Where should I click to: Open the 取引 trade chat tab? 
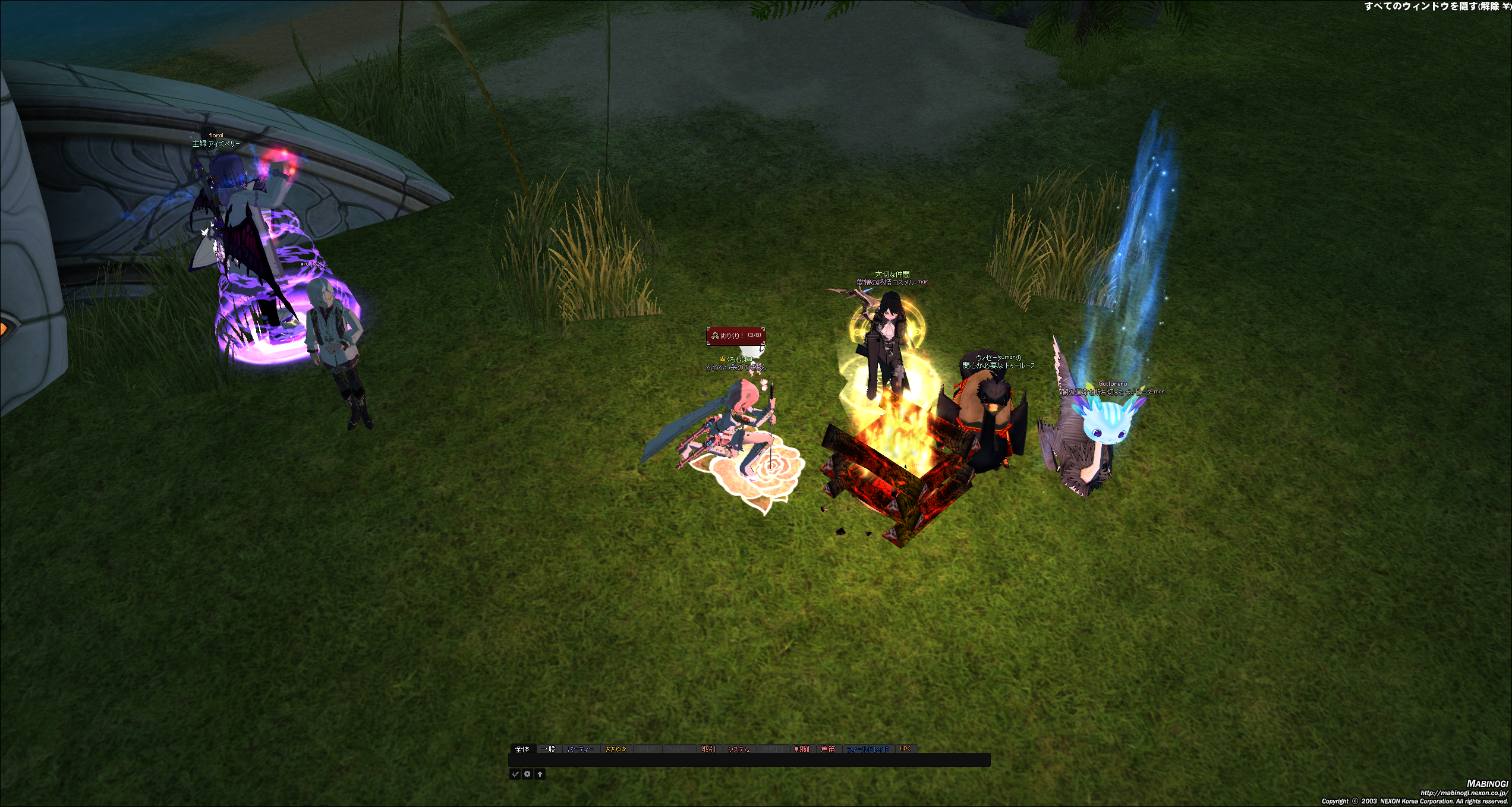708,749
